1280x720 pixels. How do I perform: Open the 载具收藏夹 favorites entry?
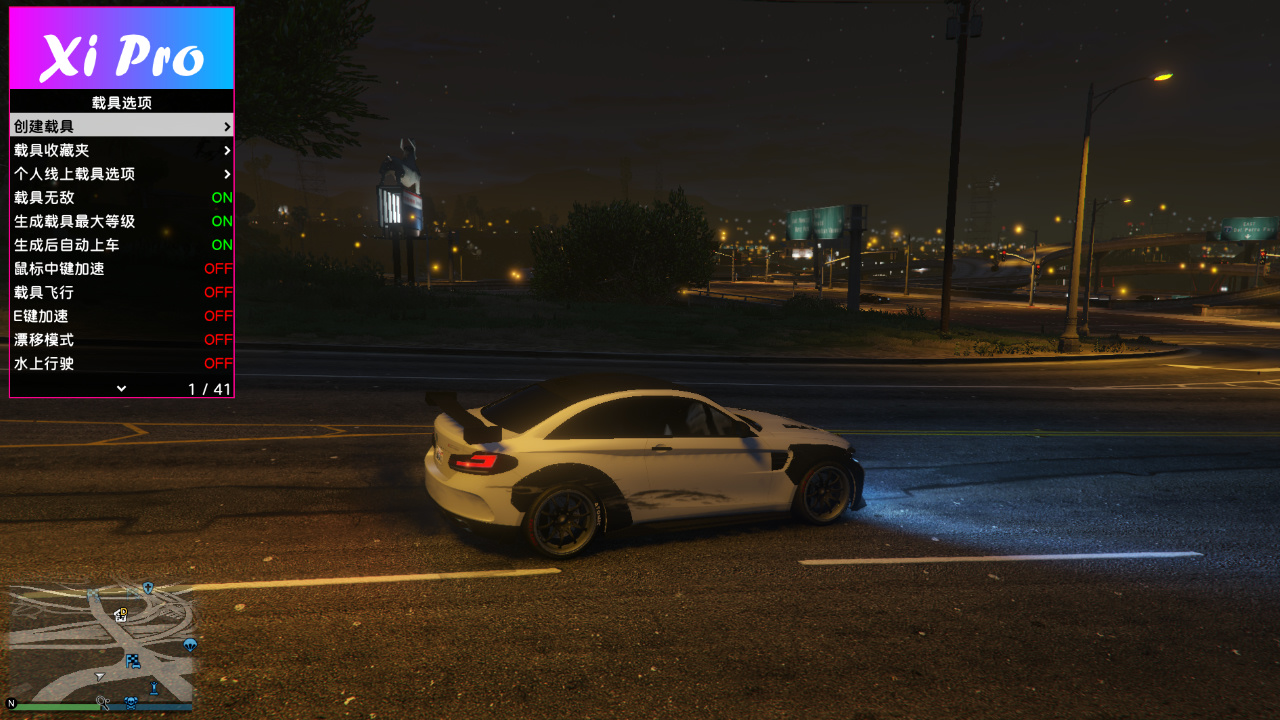[x=121, y=150]
